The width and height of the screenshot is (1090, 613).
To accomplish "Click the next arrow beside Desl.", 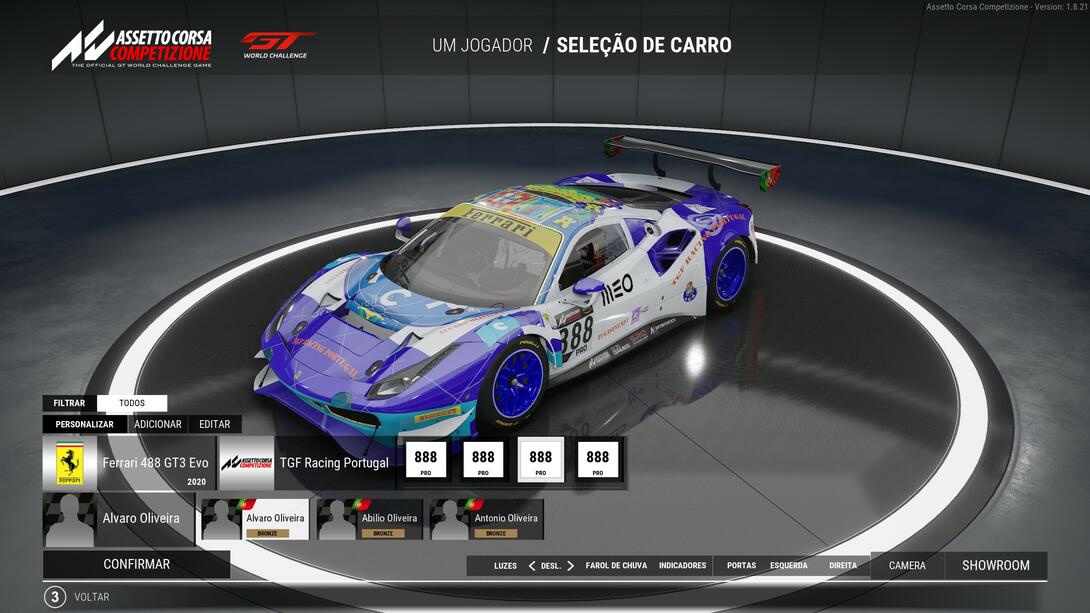I will tap(571, 566).
